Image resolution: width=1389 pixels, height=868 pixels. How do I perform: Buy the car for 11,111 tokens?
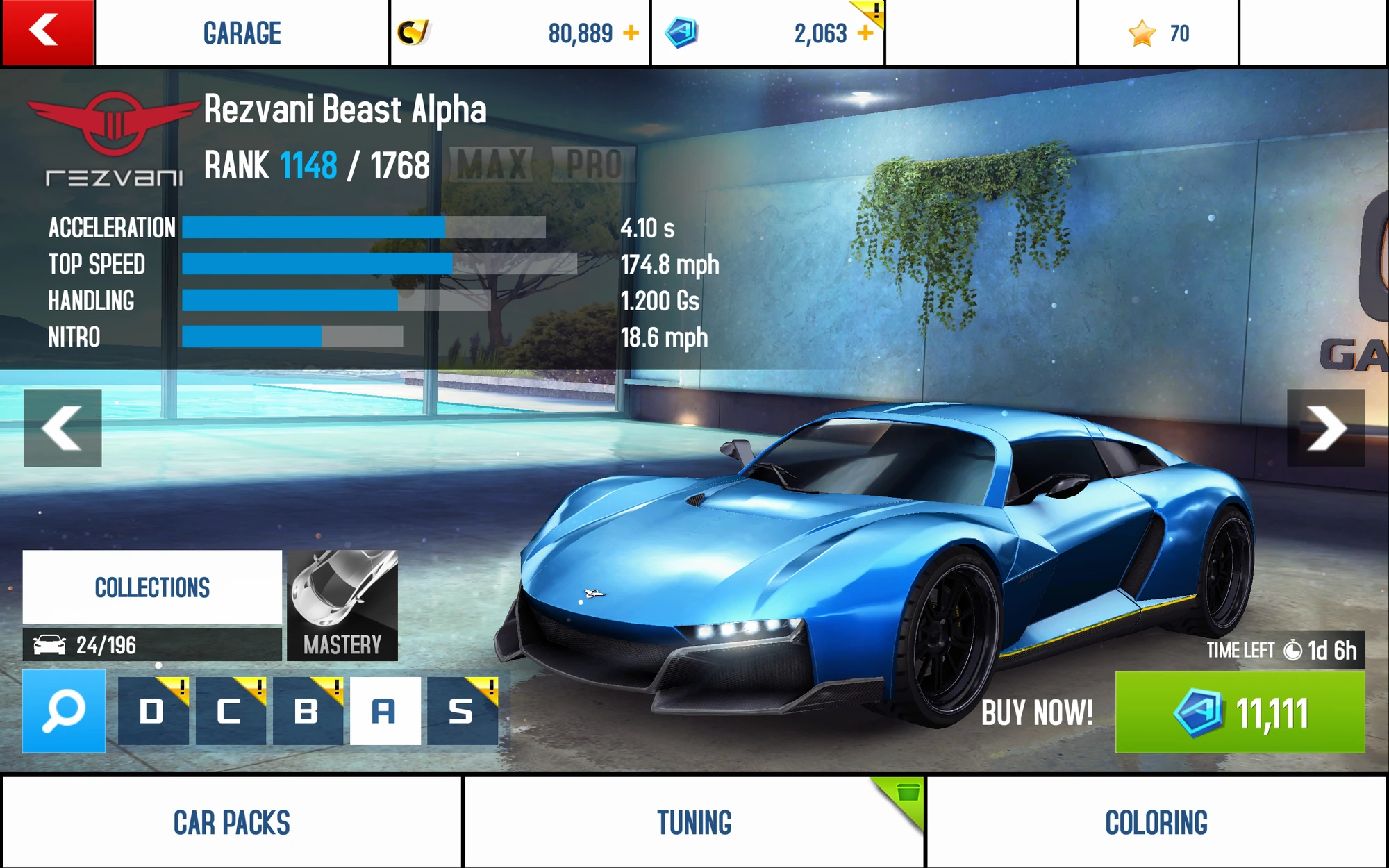coord(1240,712)
